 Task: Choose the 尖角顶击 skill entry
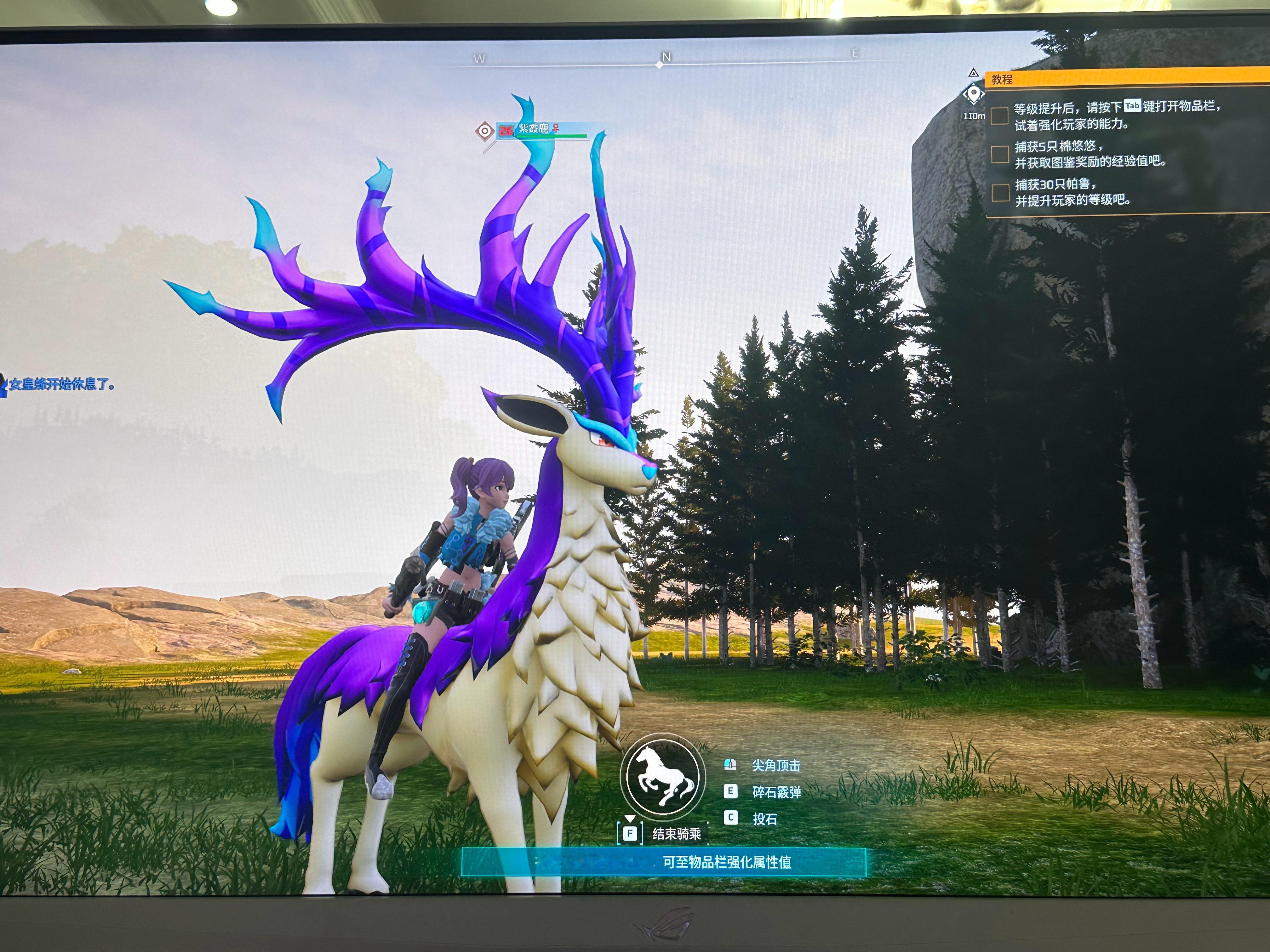776,765
